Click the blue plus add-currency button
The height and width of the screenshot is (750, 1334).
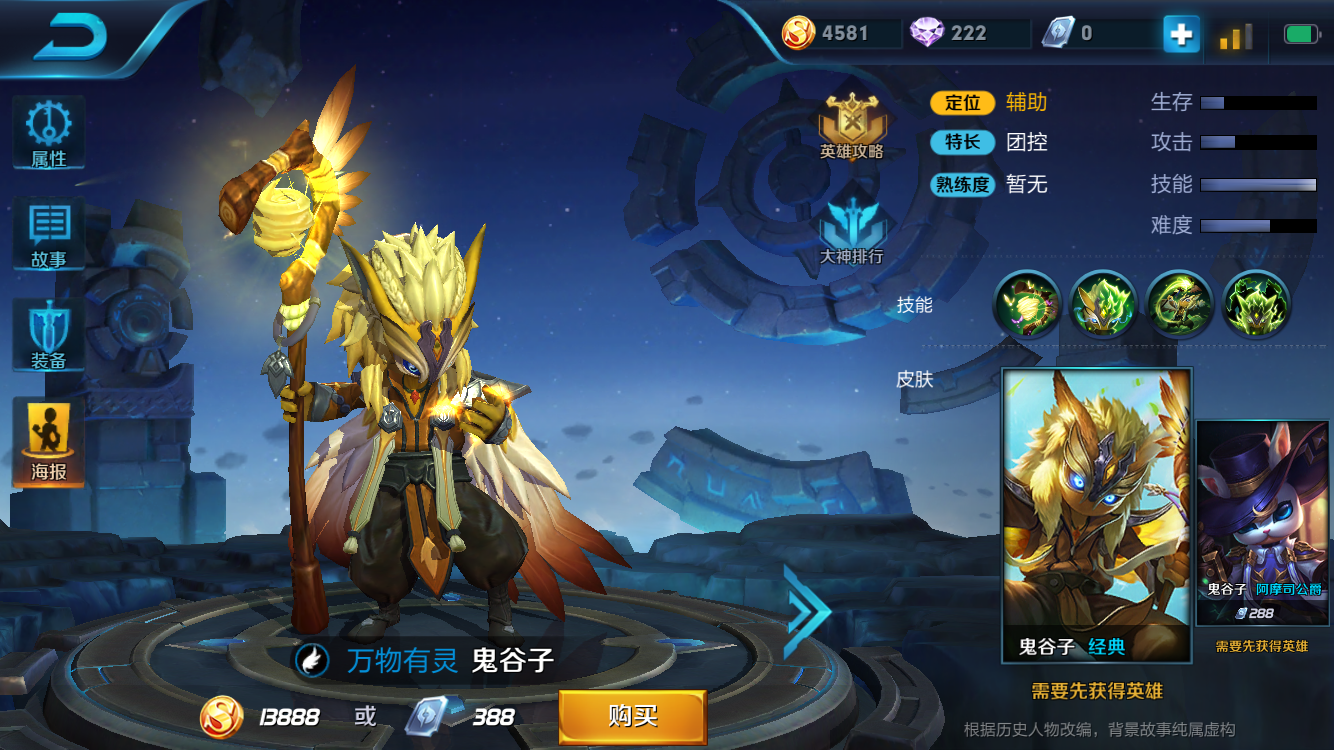tap(1181, 34)
